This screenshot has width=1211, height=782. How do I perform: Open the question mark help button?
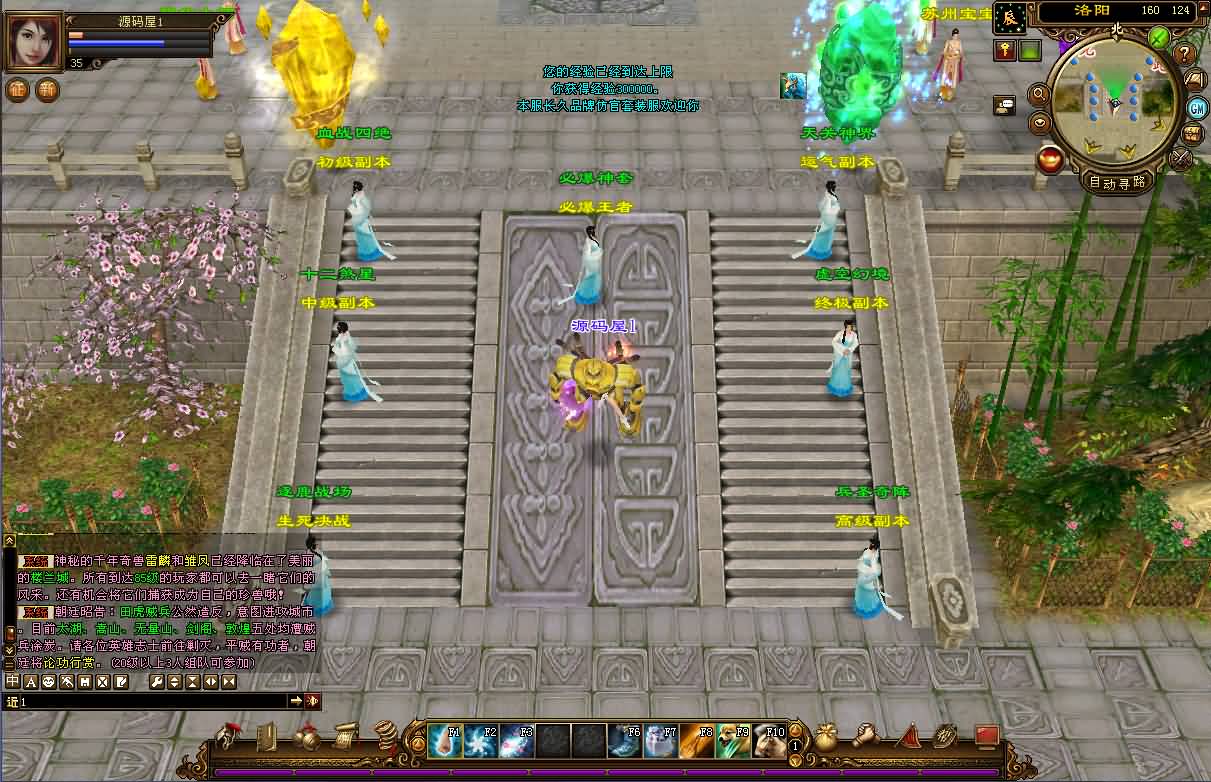coord(1185,54)
